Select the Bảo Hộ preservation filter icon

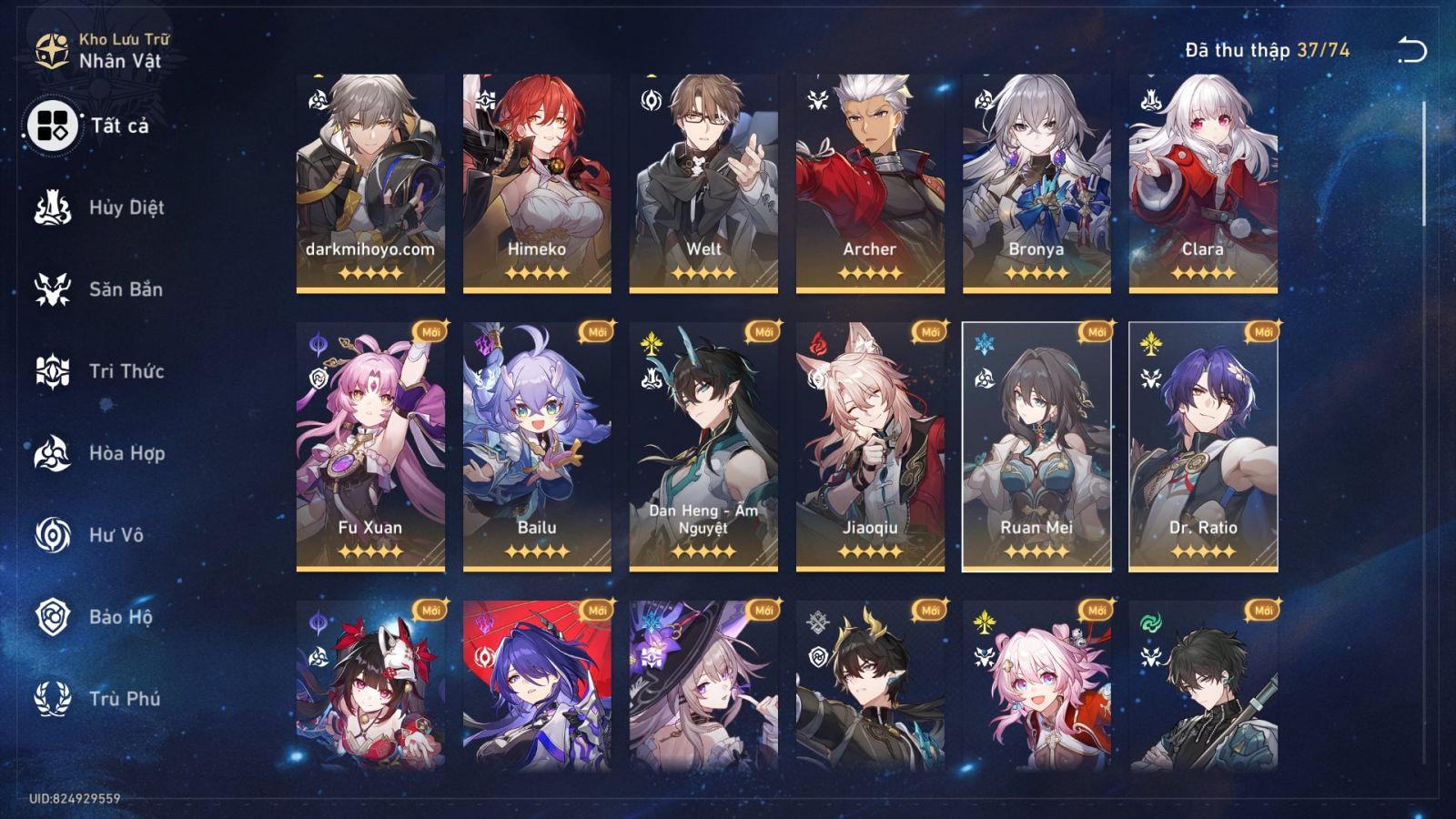click(x=52, y=617)
